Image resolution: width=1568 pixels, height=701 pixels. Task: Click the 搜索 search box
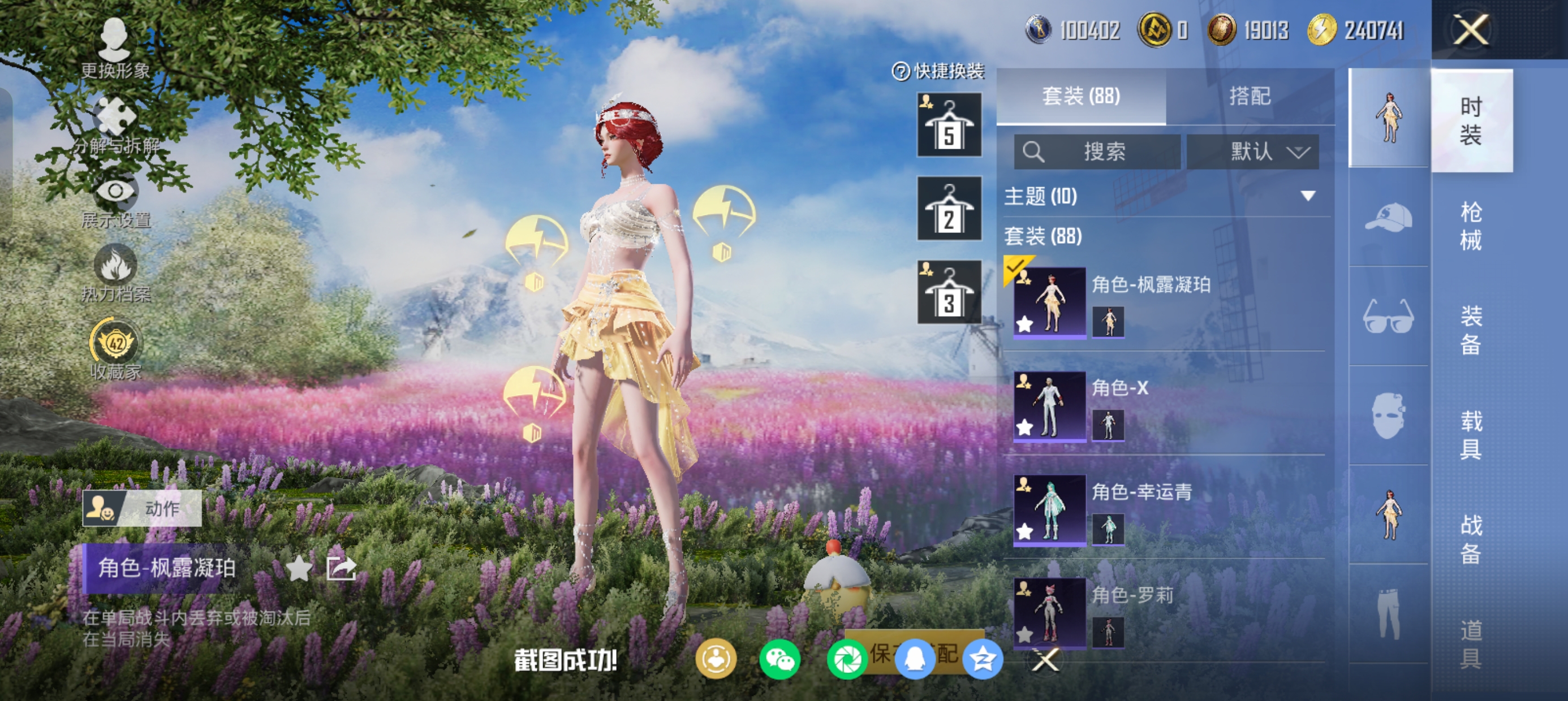[1097, 152]
